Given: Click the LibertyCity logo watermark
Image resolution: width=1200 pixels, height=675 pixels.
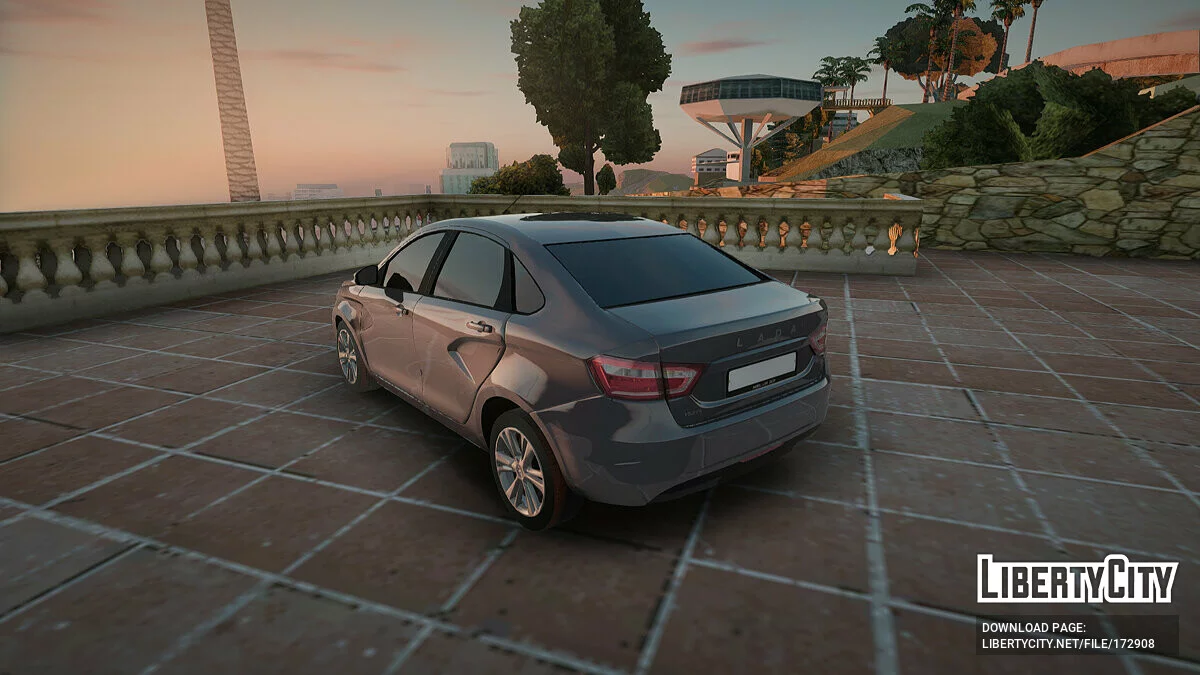Looking at the screenshot, I should (x=1077, y=579).
